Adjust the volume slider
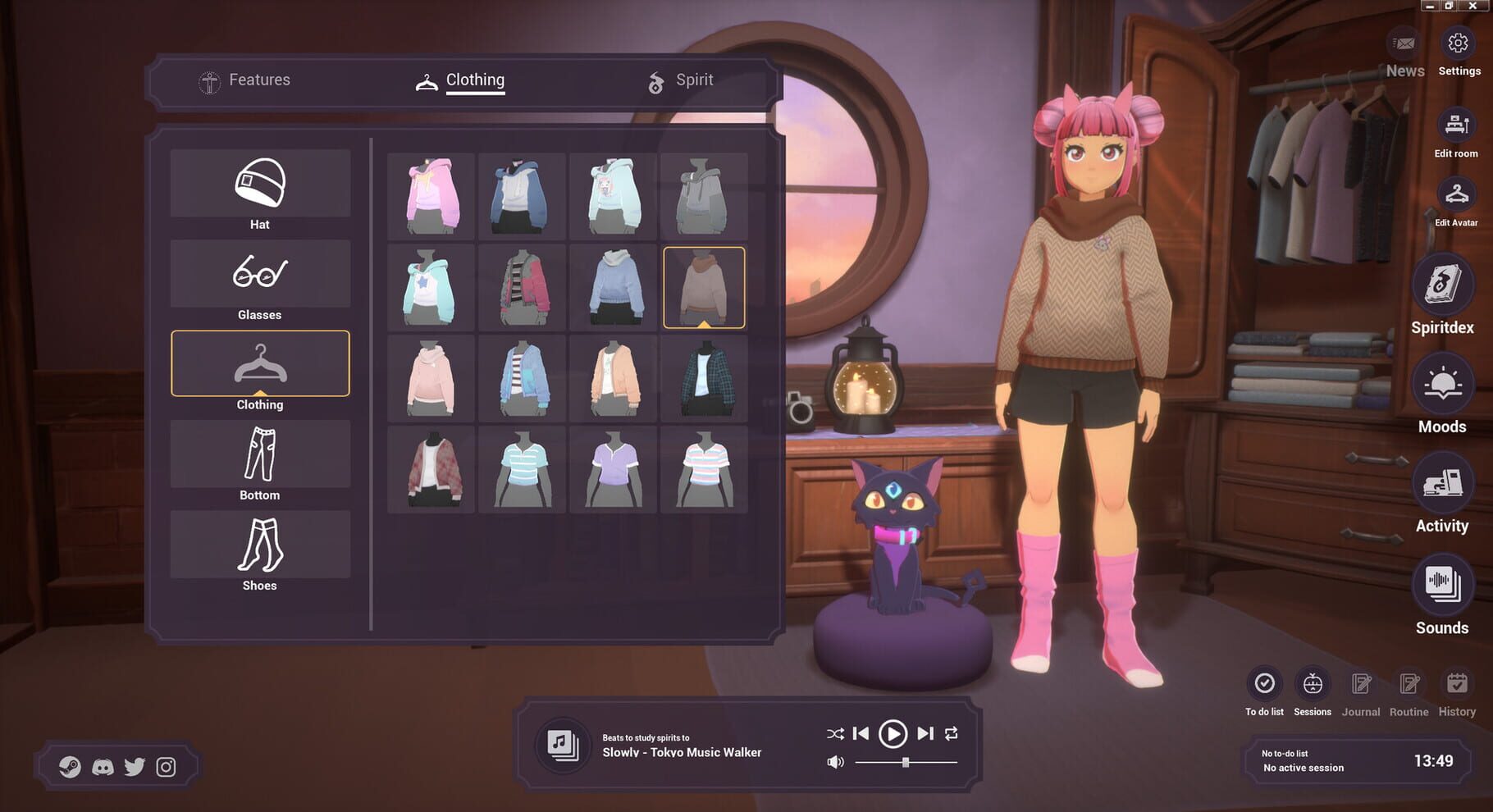 (905, 761)
